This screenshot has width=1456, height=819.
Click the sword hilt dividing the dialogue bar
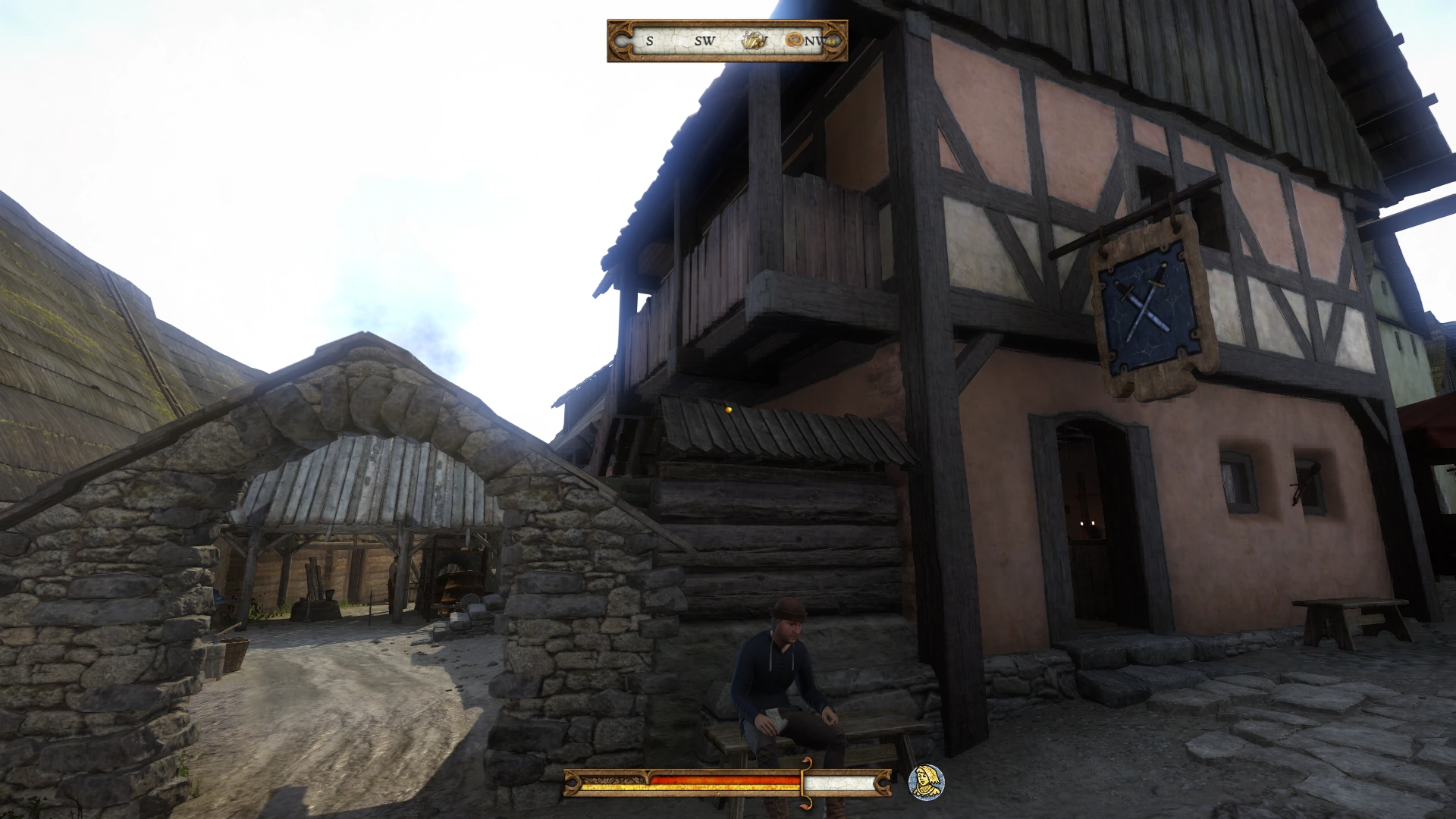805,784
